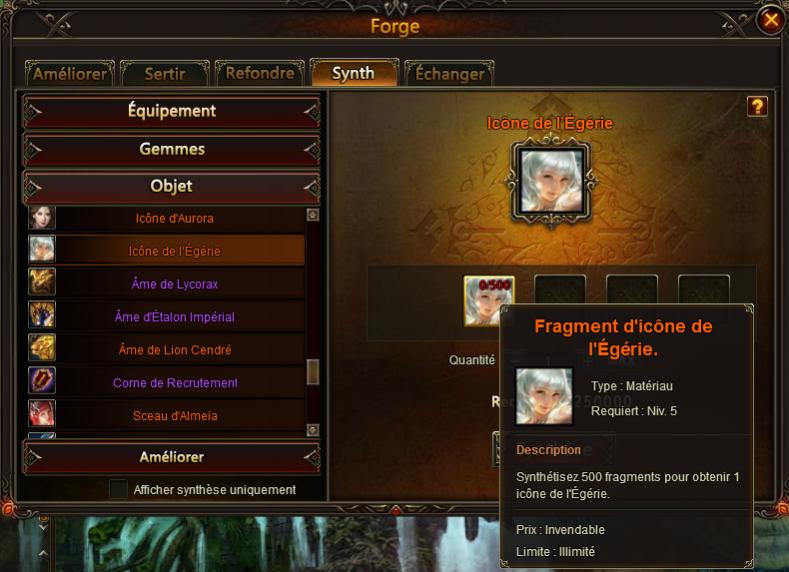Open the Sertir tab

(165, 74)
